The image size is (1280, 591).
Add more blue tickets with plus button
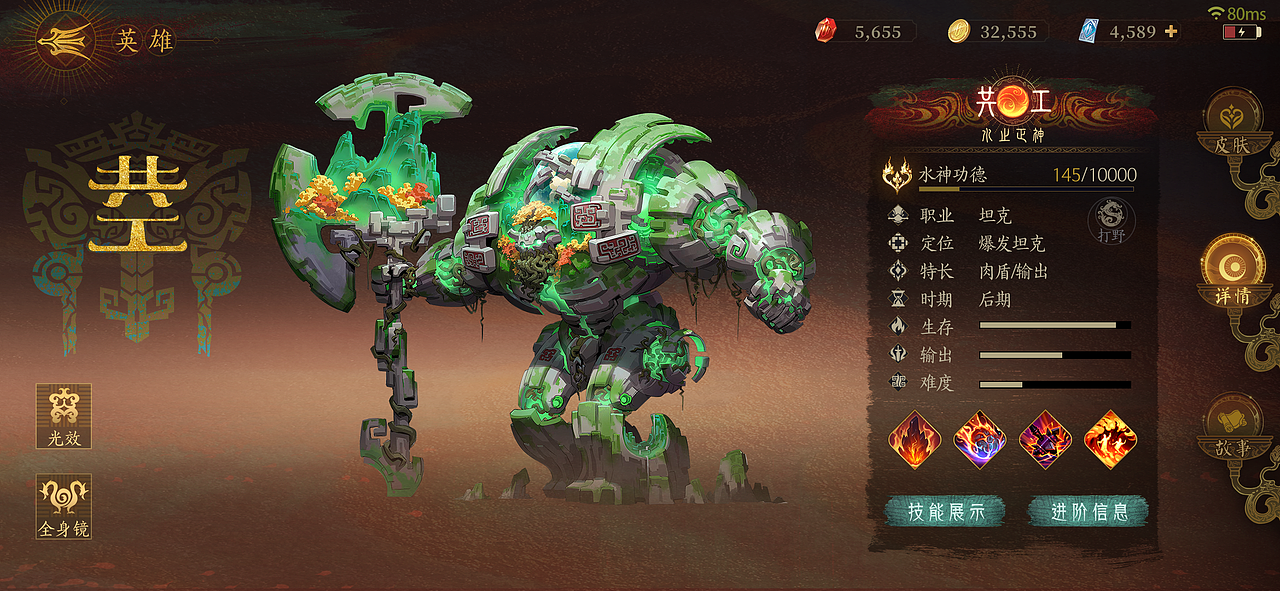pos(1171,31)
